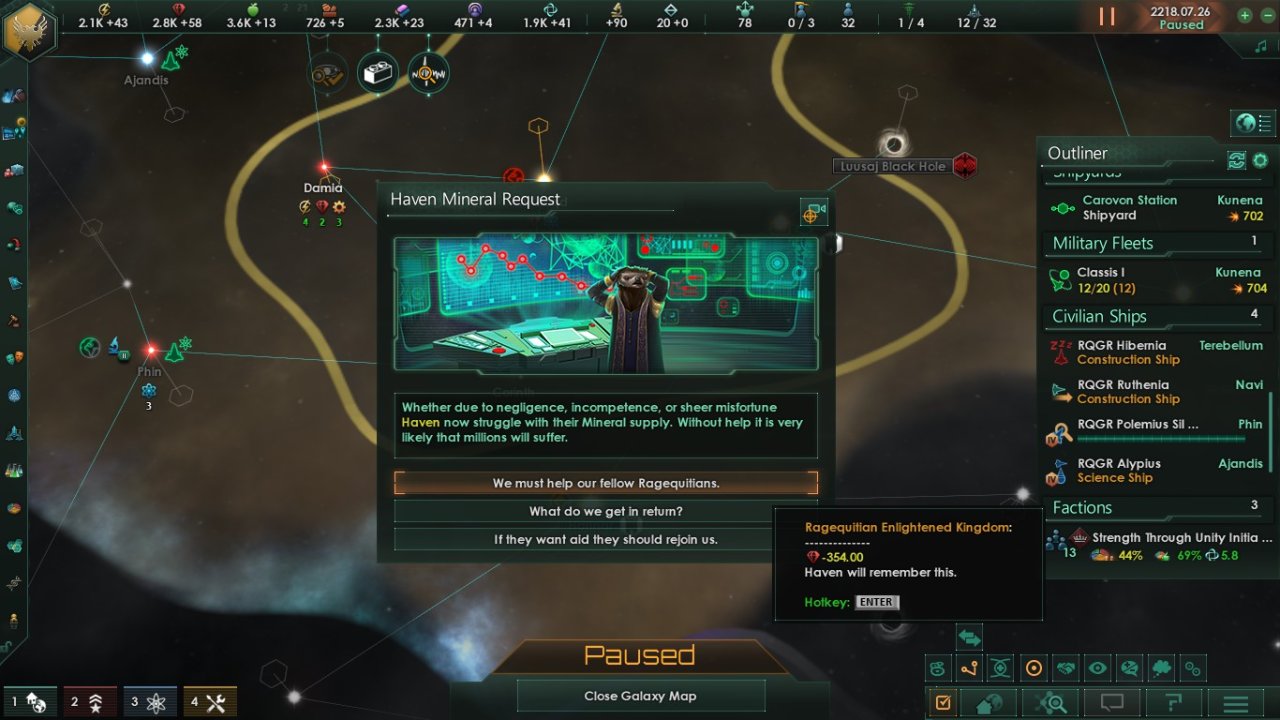Toggle the intel eye map mode

click(x=1097, y=667)
